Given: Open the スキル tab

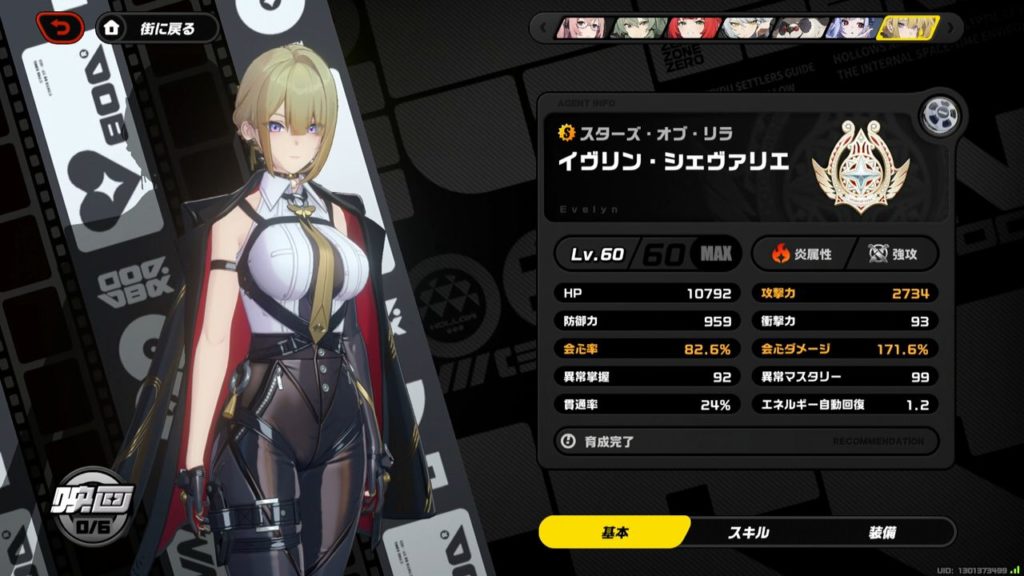Looking at the screenshot, I should [x=748, y=532].
